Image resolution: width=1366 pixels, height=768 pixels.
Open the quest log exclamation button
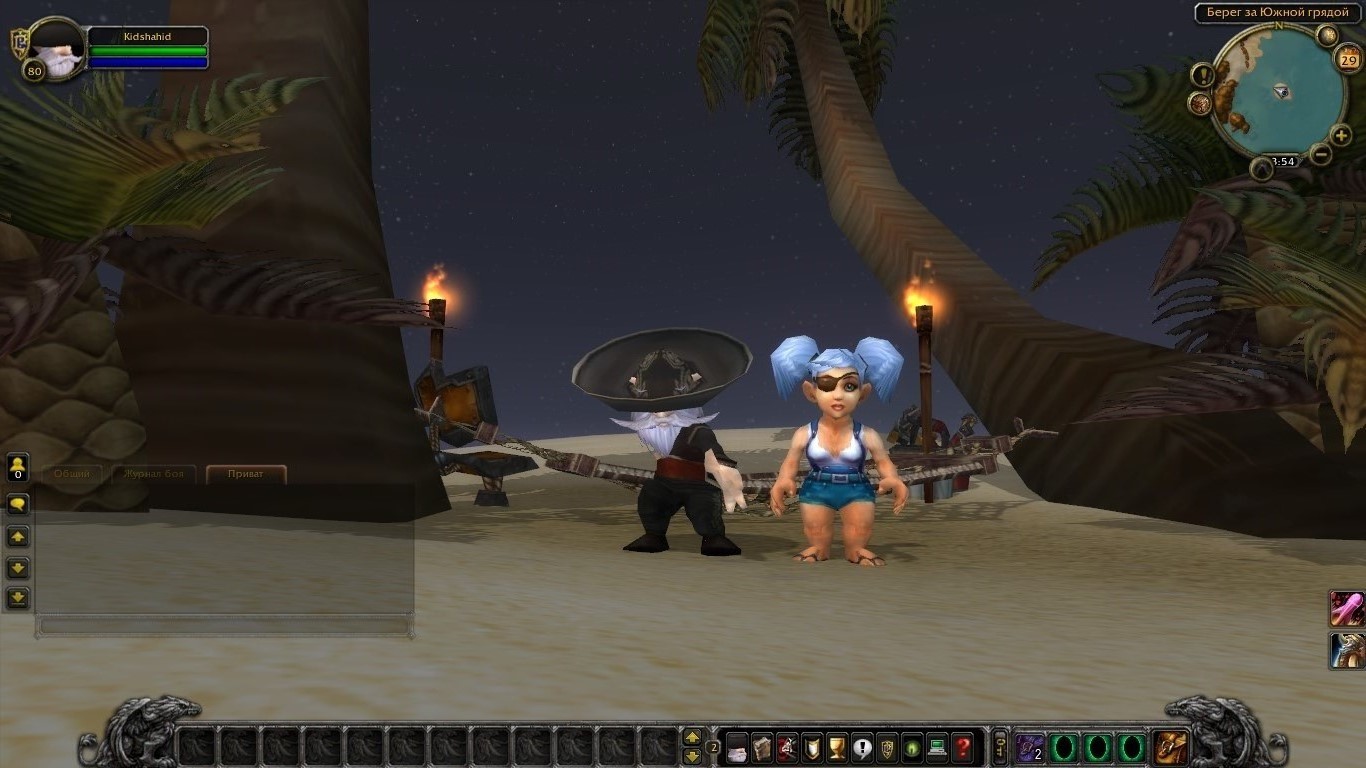point(862,747)
